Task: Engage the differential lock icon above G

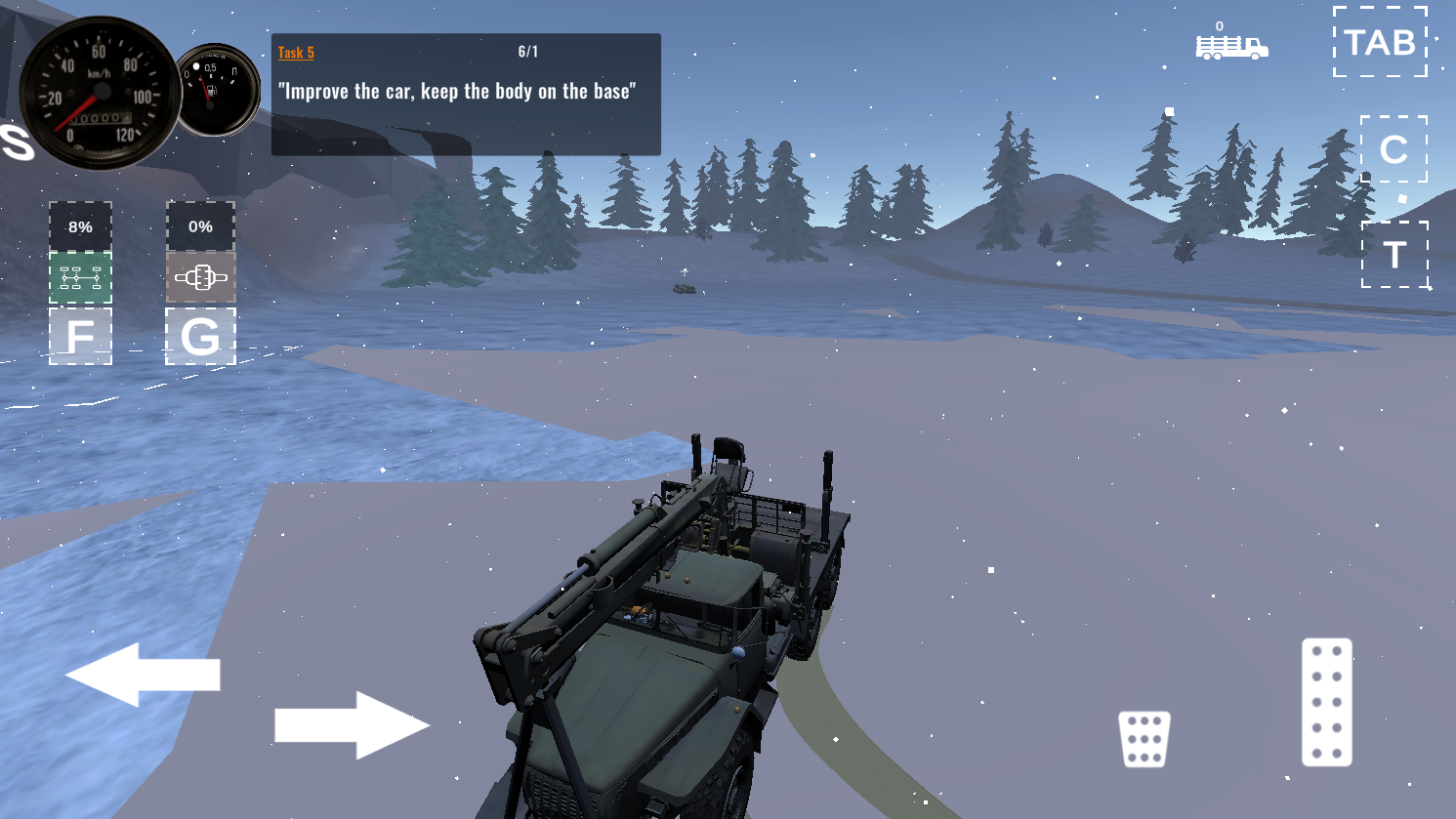Action: (200, 278)
